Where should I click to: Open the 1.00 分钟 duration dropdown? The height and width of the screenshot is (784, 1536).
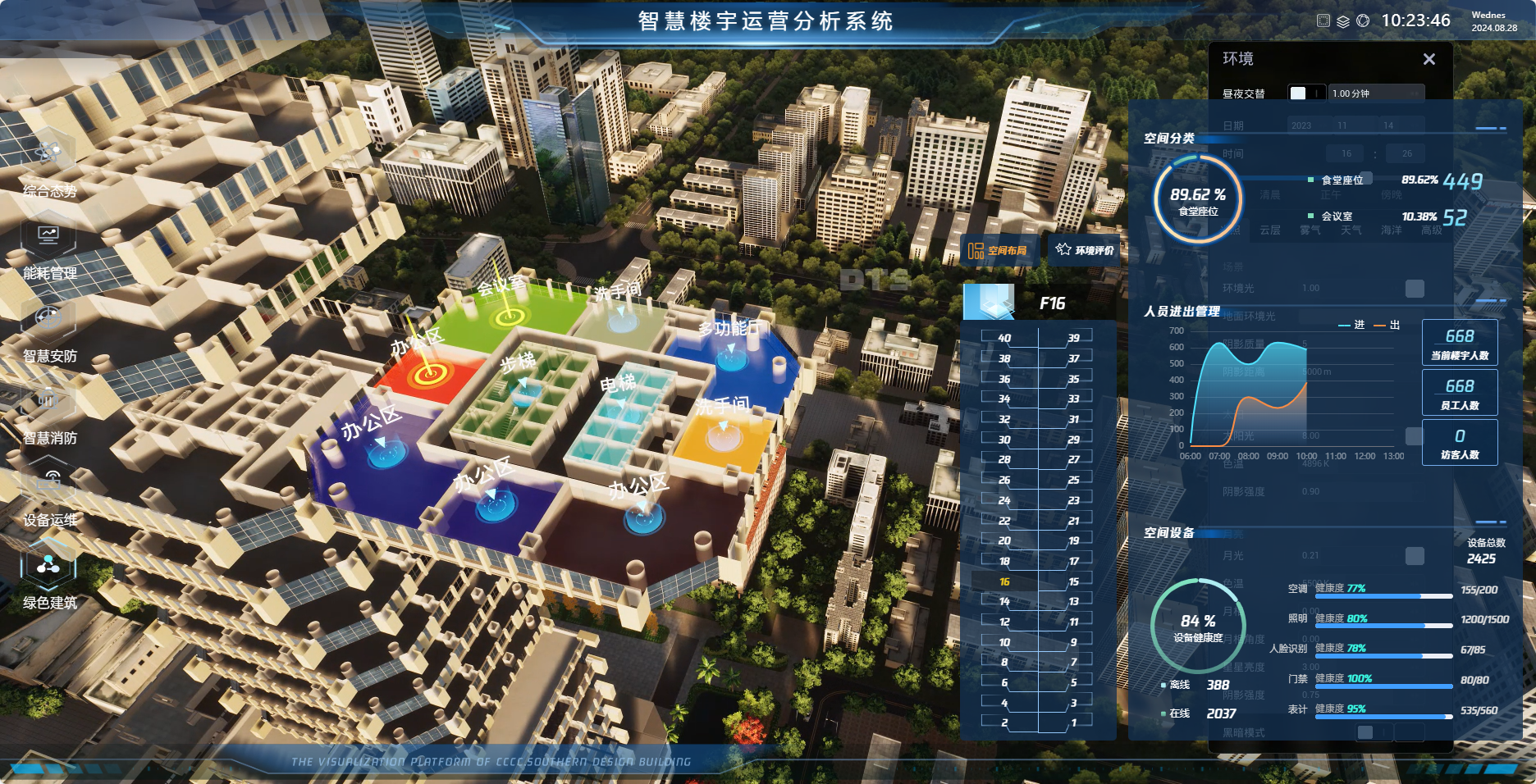(x=1378, y=93)
